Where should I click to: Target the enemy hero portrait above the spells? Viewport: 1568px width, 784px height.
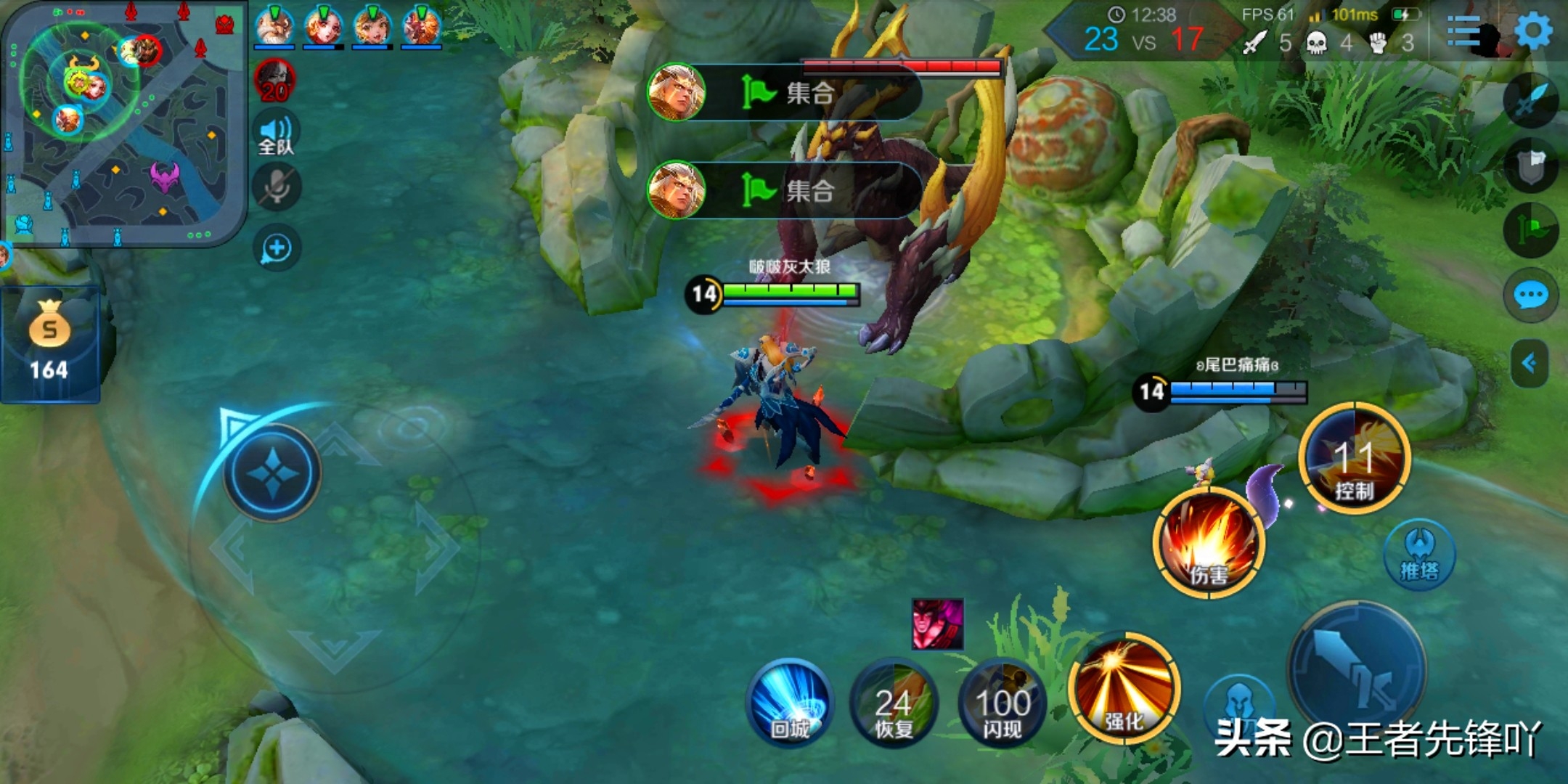point(937,624)
